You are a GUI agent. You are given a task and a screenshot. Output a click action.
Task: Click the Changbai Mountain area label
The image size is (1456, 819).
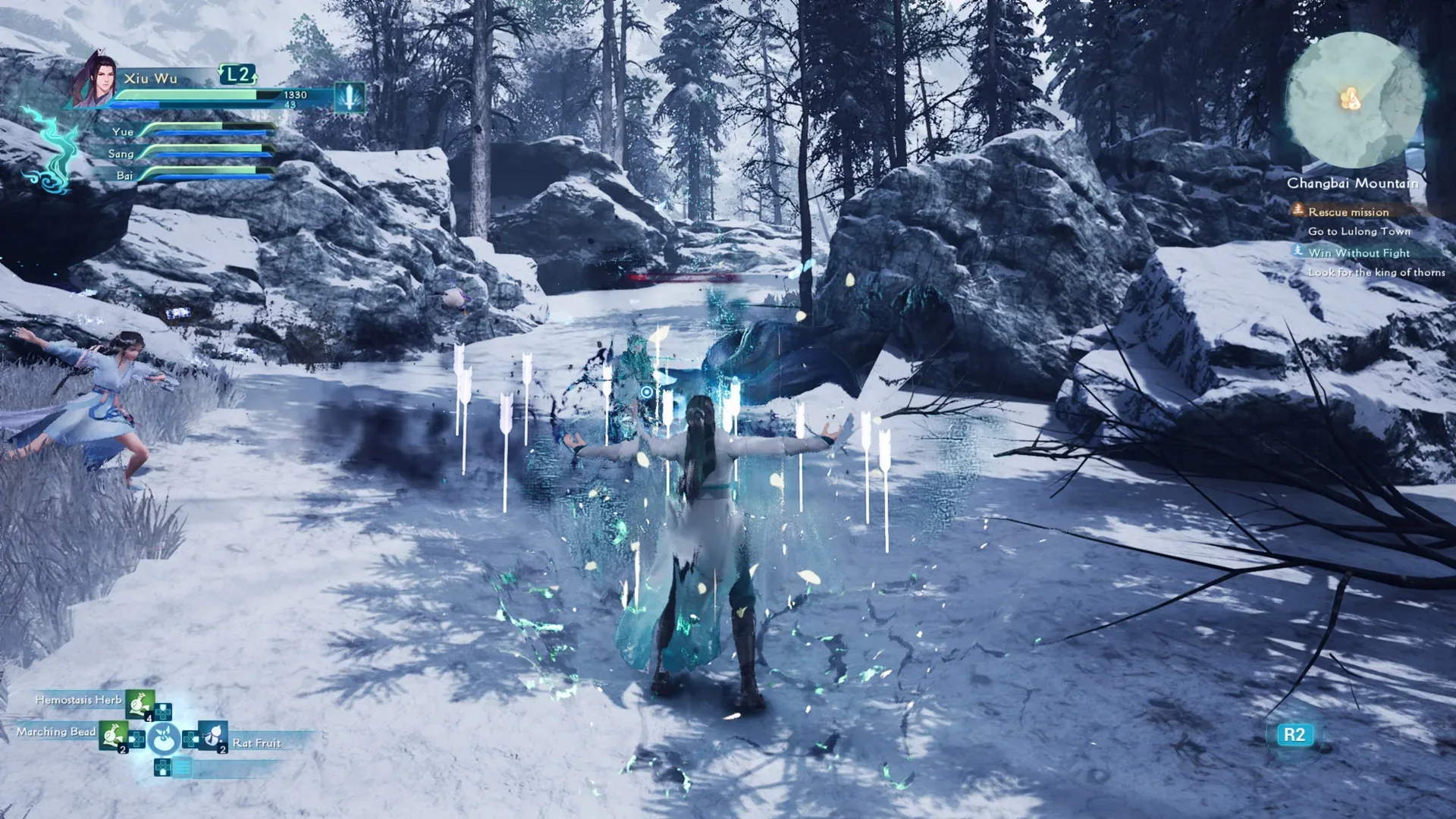click(1351, 184)
